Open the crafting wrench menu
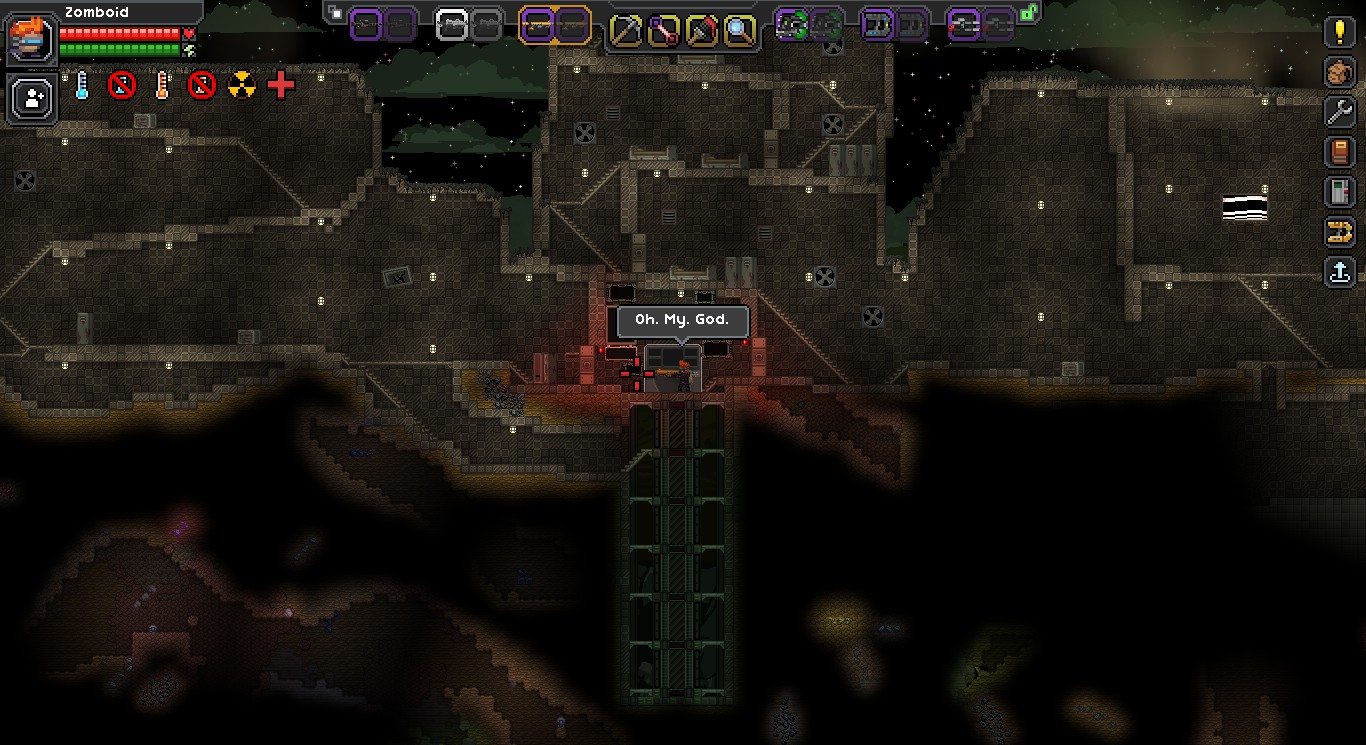1366x745 pixels. 1340,112
